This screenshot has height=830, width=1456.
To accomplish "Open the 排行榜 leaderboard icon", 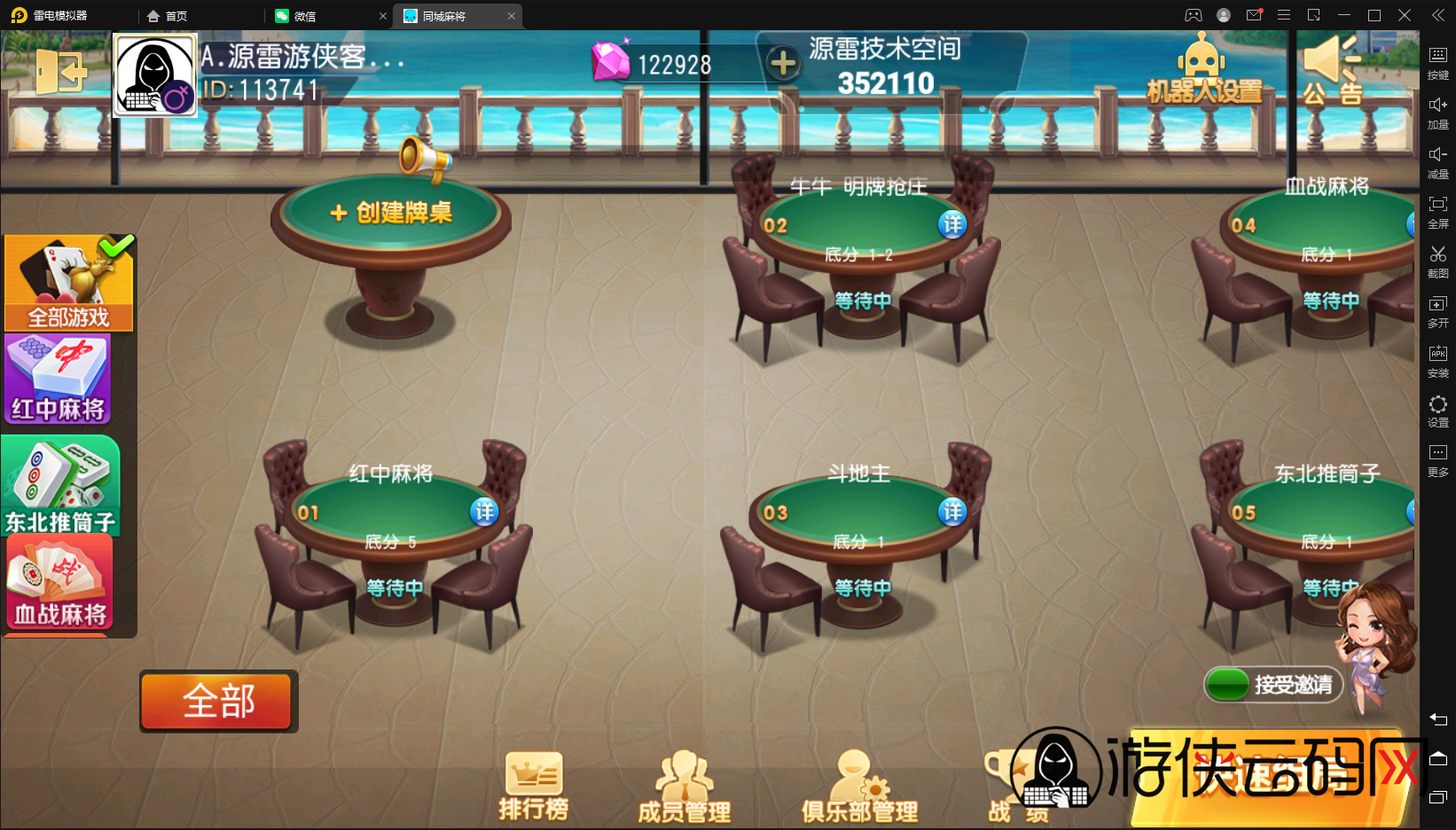I will 533,785.
